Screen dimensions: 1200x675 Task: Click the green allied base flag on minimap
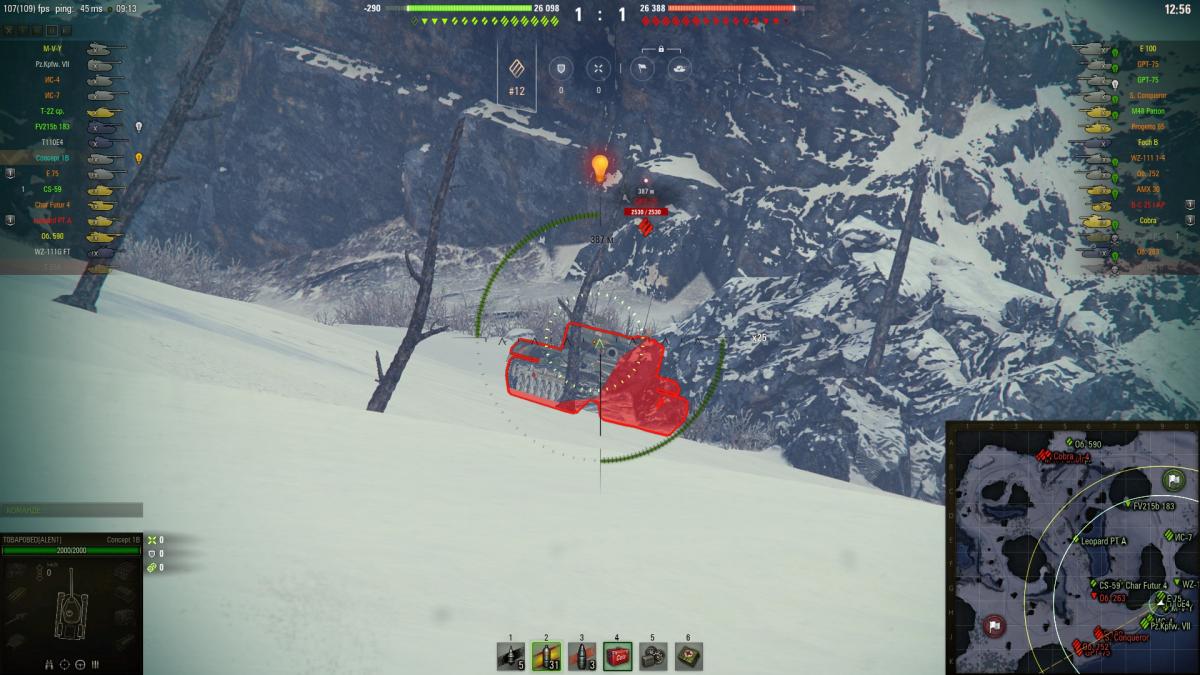point(1174,481)
